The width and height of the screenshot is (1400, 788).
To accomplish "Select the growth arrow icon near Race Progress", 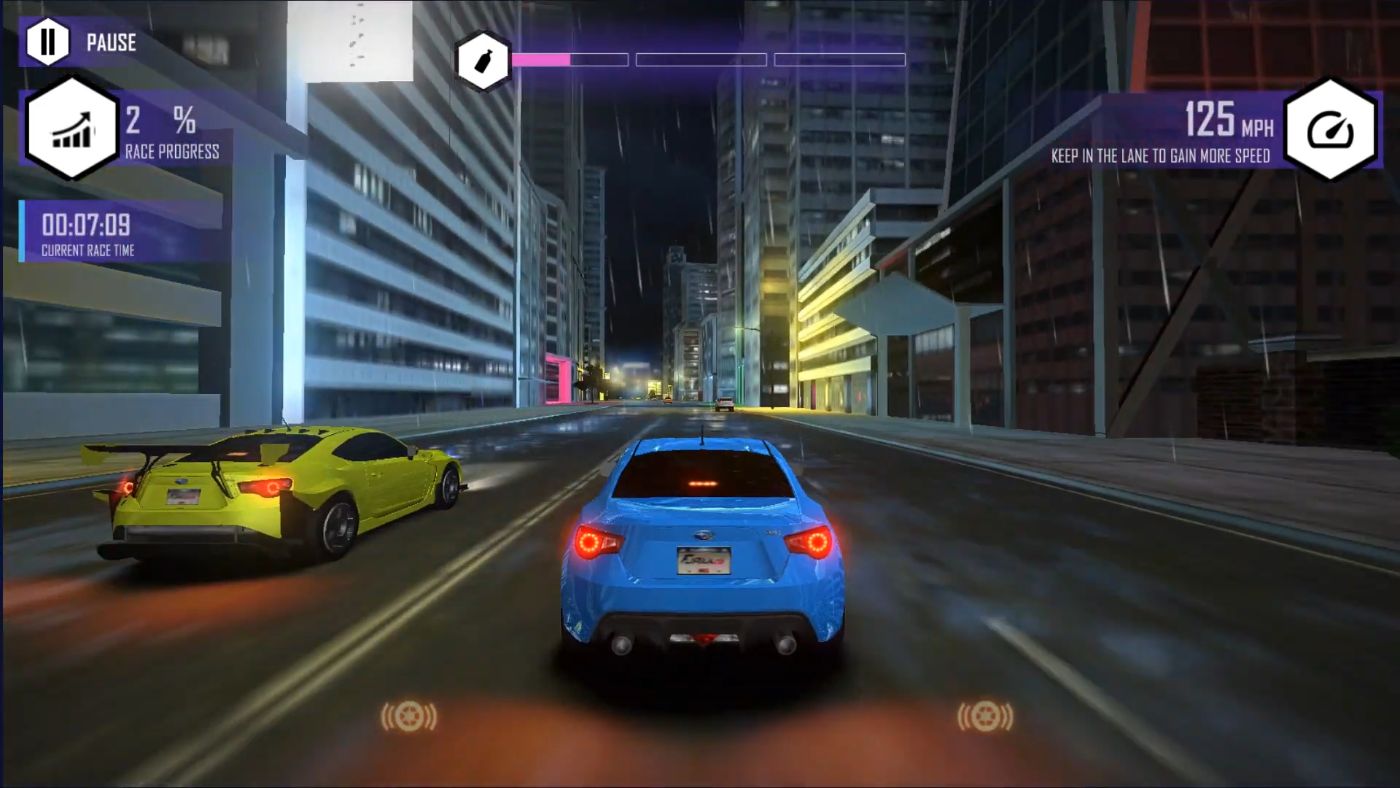I will tap(70, 128).
